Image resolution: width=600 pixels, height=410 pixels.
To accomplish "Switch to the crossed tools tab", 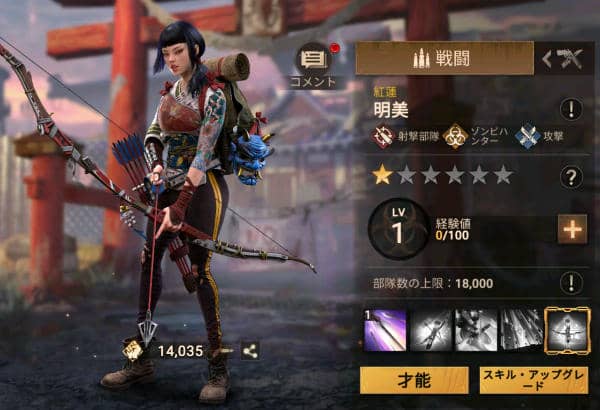I will tap(563, 59).
